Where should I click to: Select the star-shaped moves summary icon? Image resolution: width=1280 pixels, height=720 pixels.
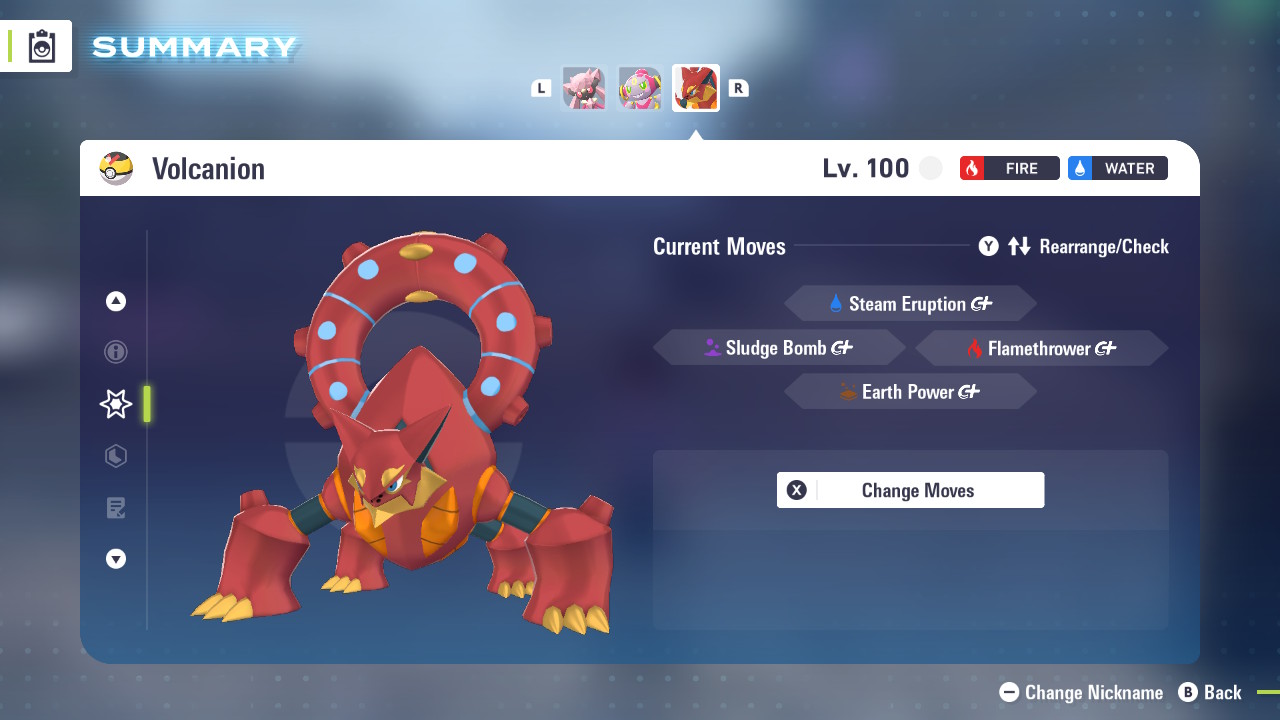(x=116, y=404)
